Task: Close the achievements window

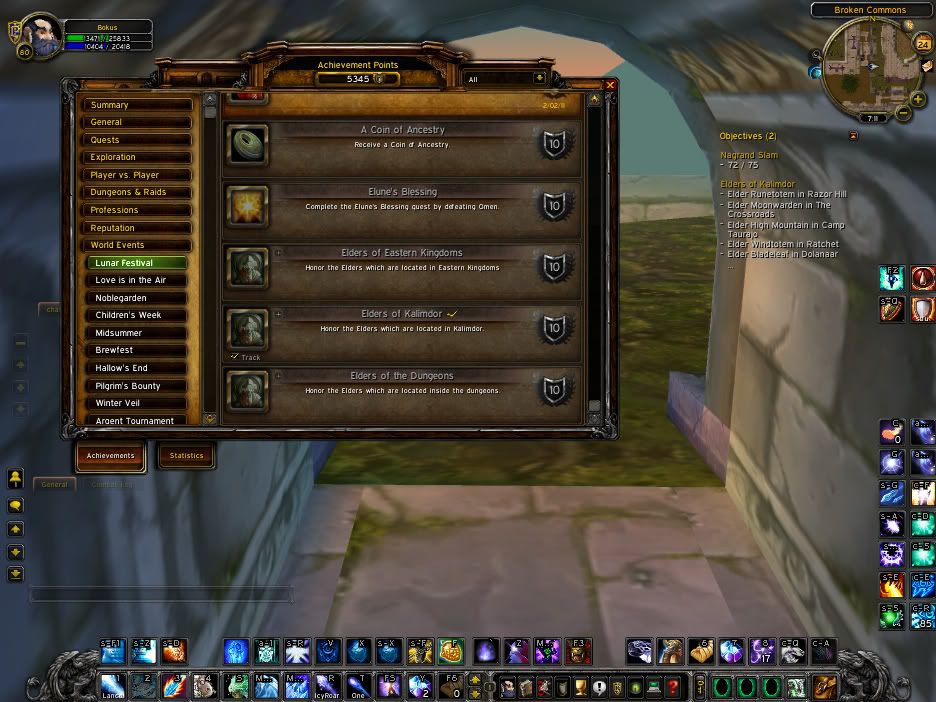Action: click(610, 86)
